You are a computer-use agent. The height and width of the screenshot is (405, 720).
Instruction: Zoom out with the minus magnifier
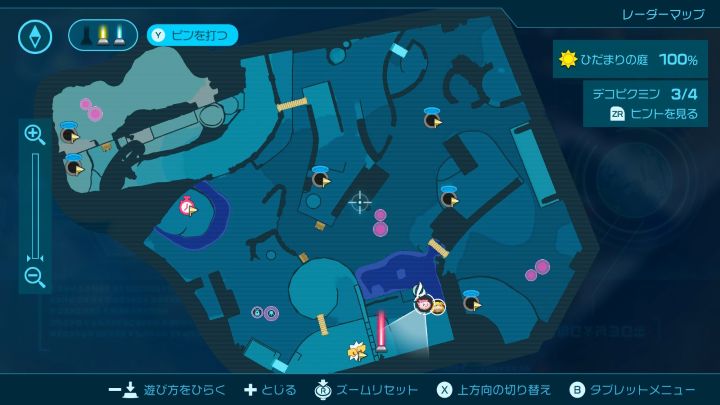coord(35,278)
